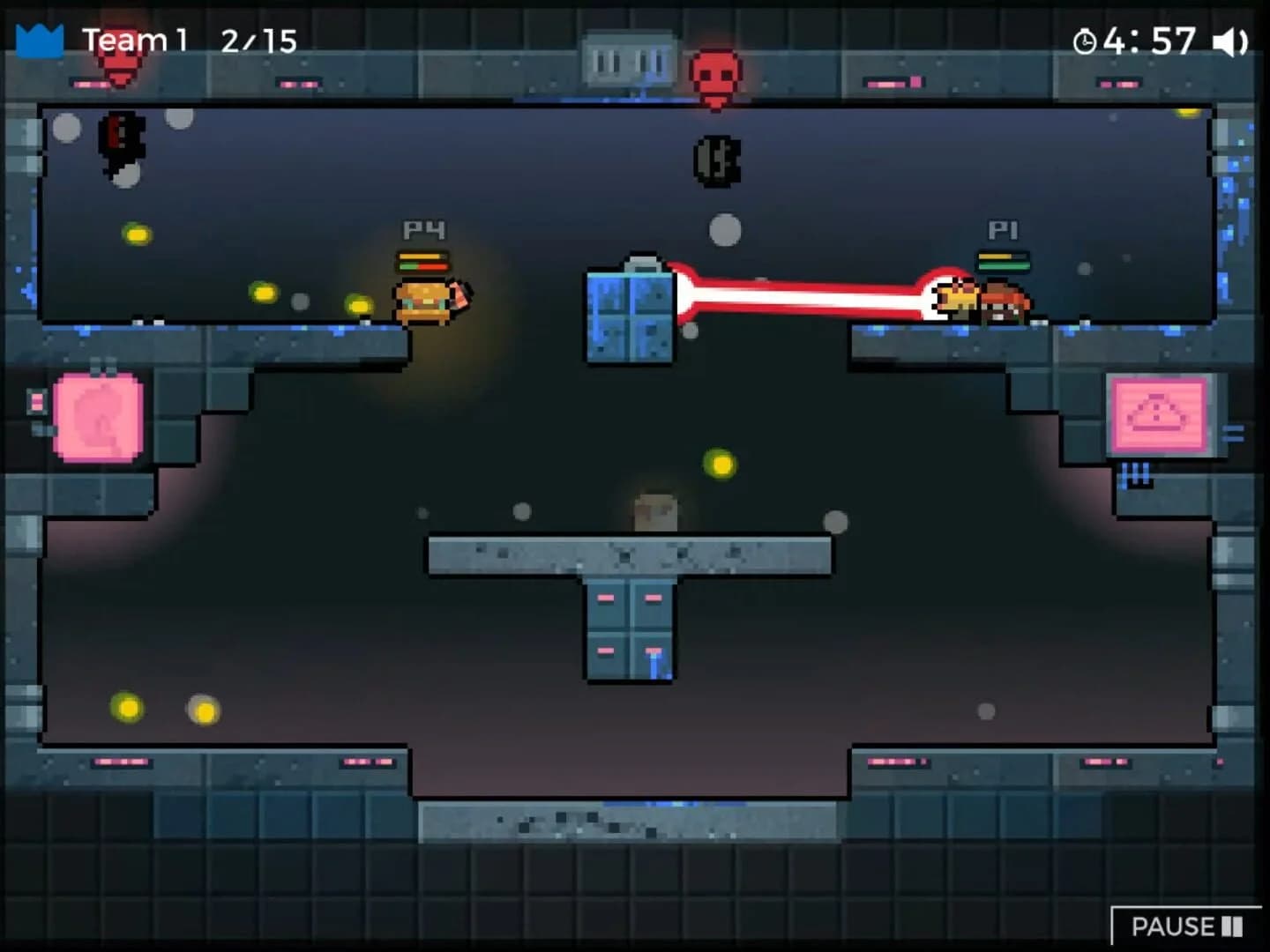Click the pause bars icon inside the PAUSE button

1231,926
